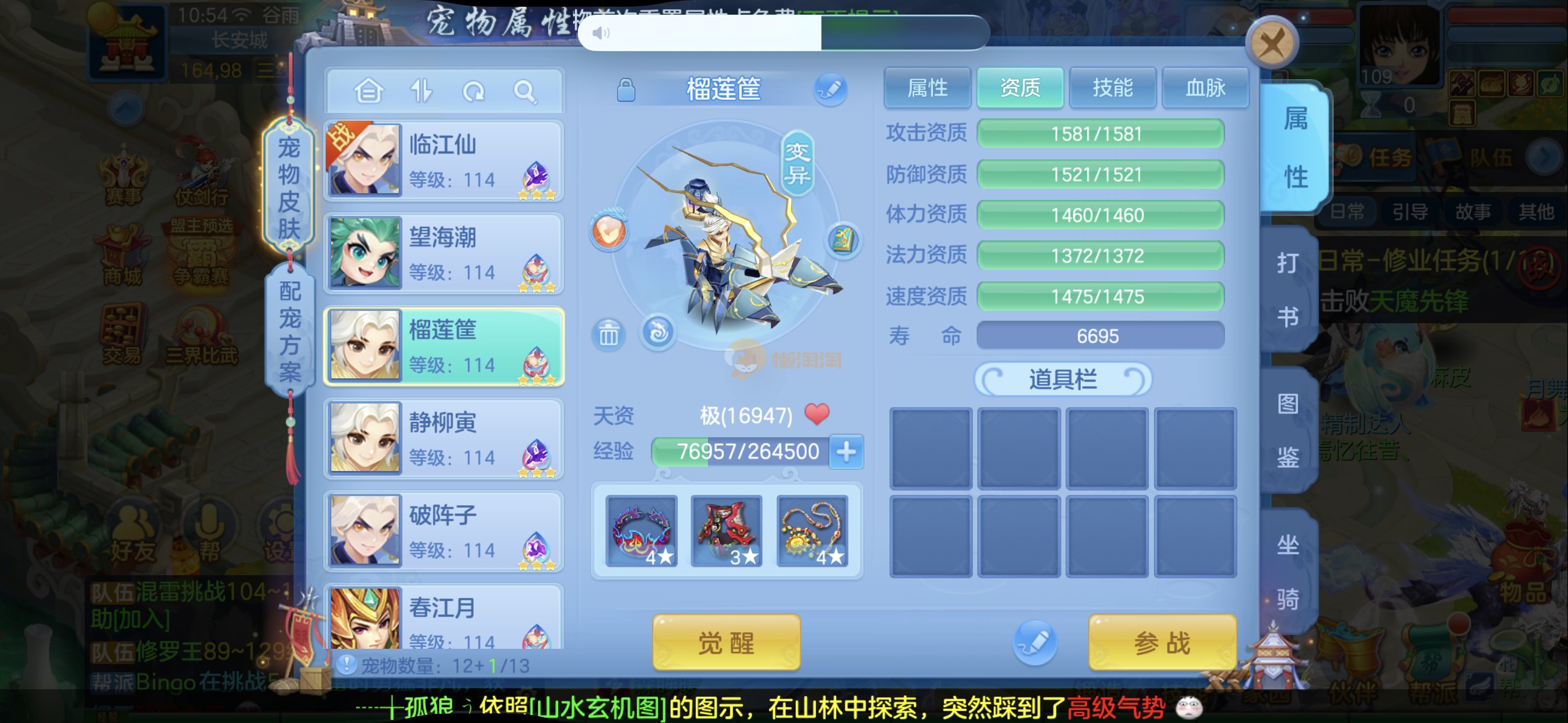Viewport: 1568px width, 723px height.
Task: Open the 配宠方案 side tab
Action: tap(290, 331)
